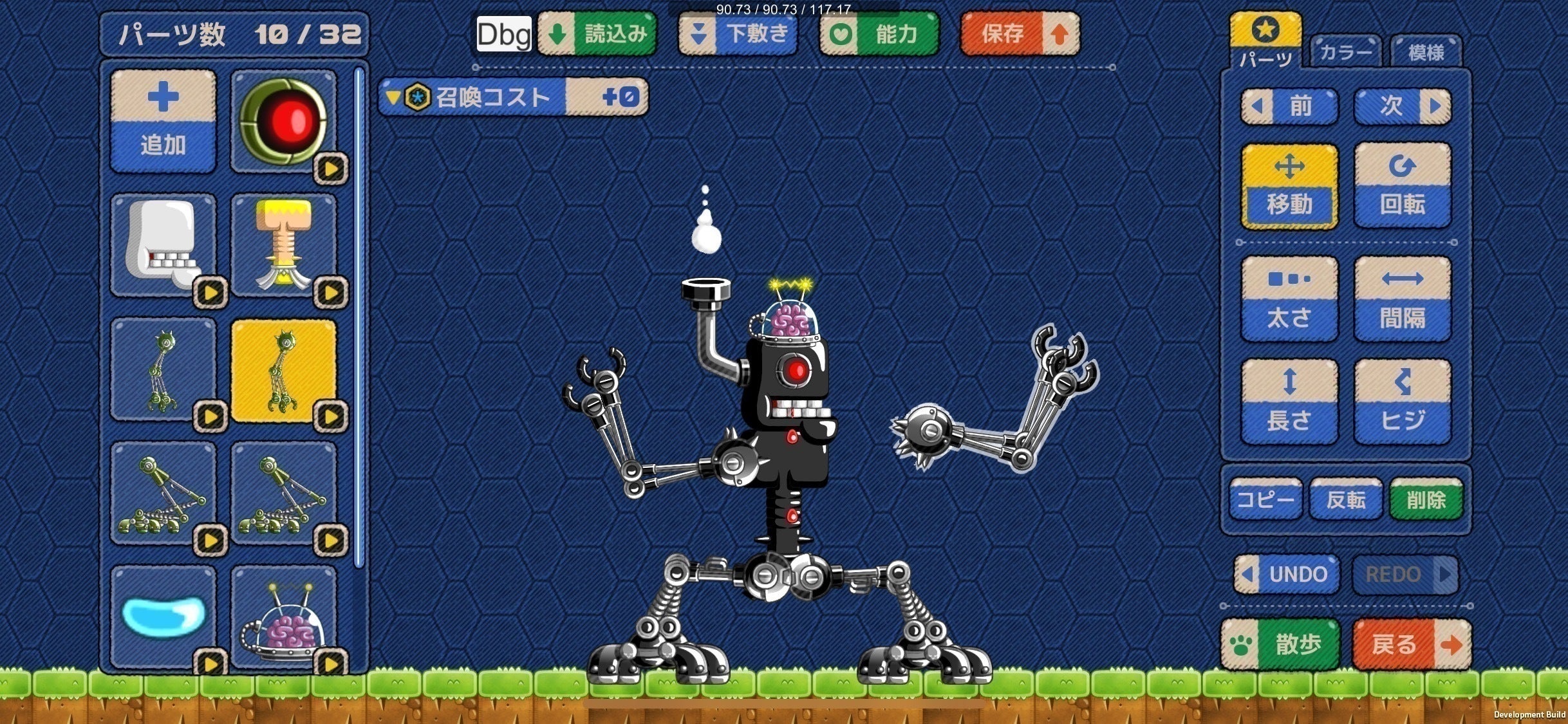This screenshot has width=1568, height=724.
Task: Open the 読込み load button
Action: click(x=597, y=33)
